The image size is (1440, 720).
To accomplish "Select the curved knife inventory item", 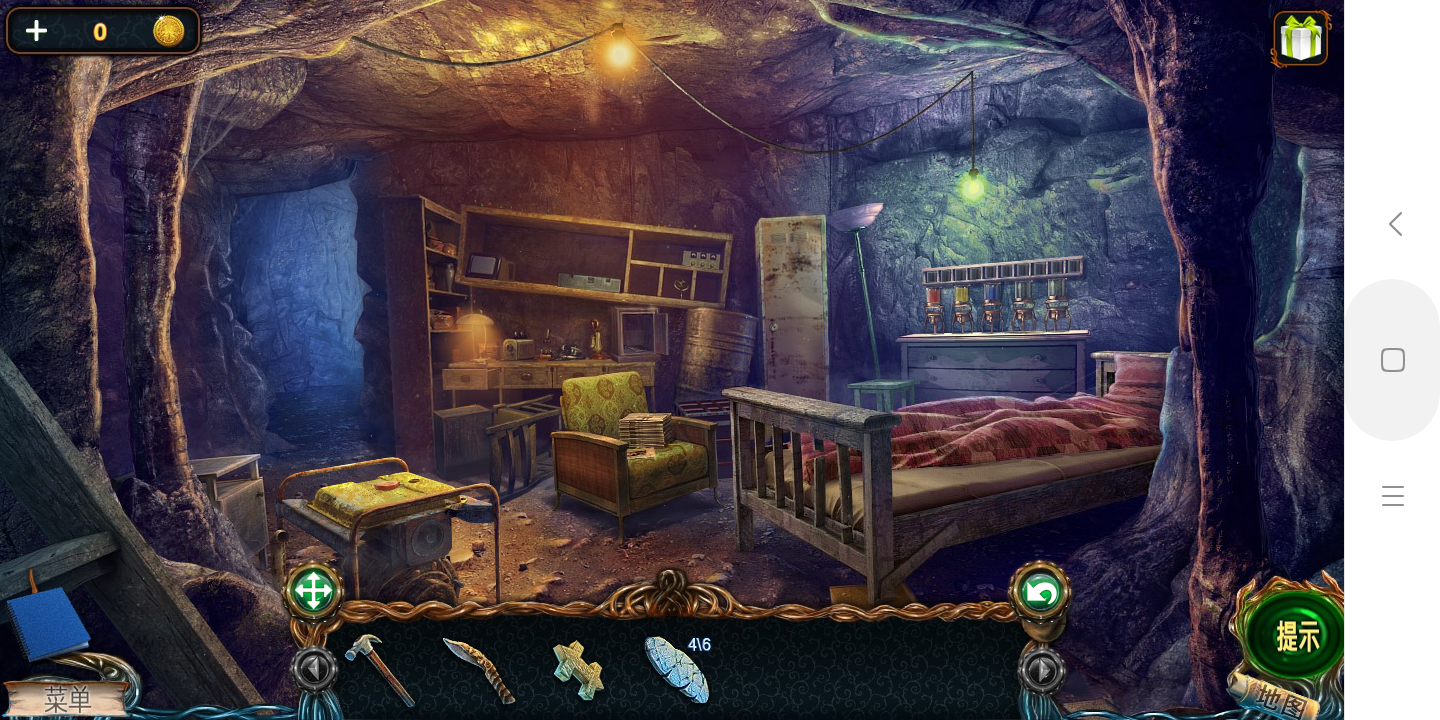I will [x=479, y=669].
